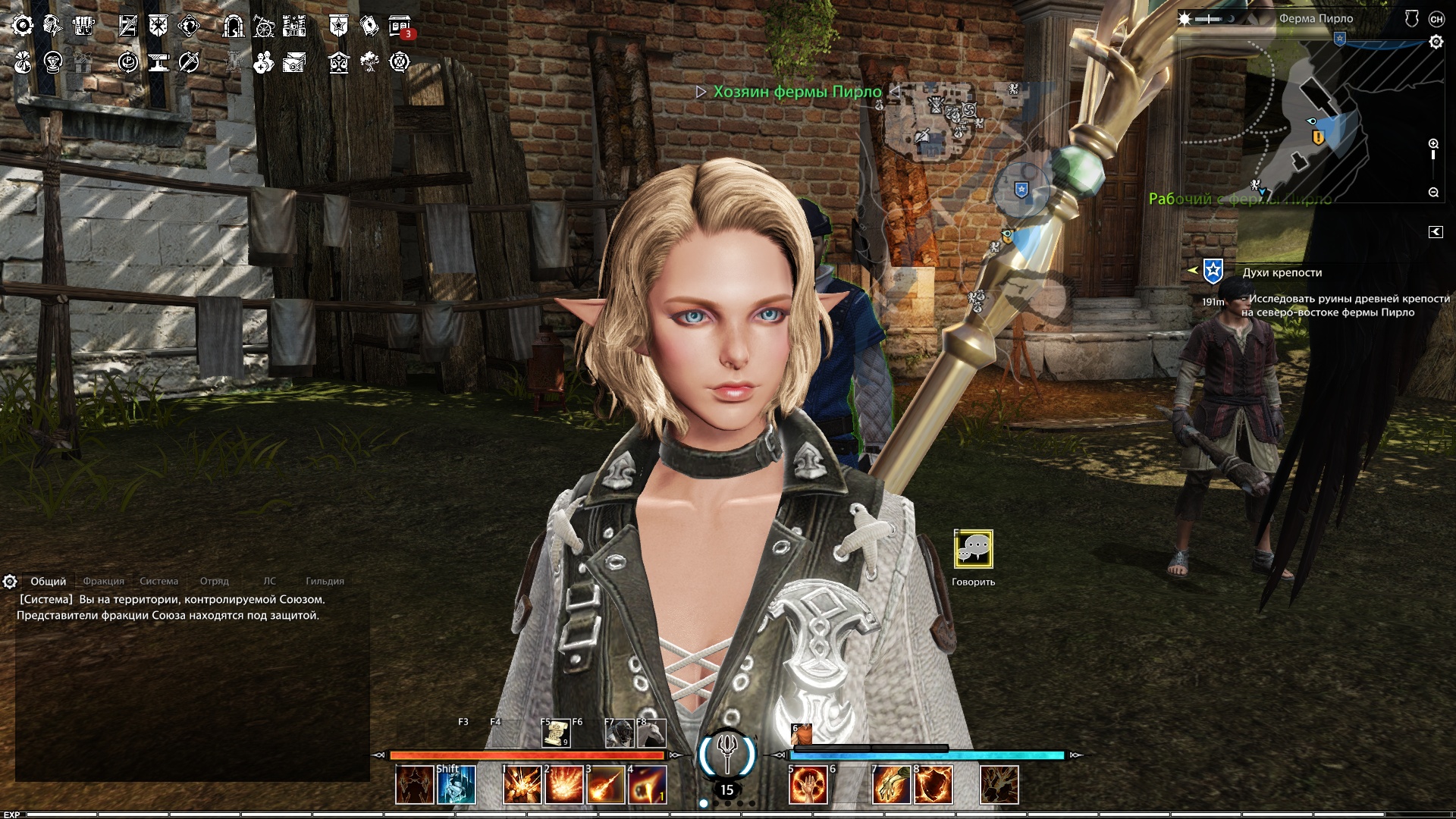Activate the fire shield skill in slot 8
Image resolution: width=1456 pixels, height=819 pixels.
[934, 785]
